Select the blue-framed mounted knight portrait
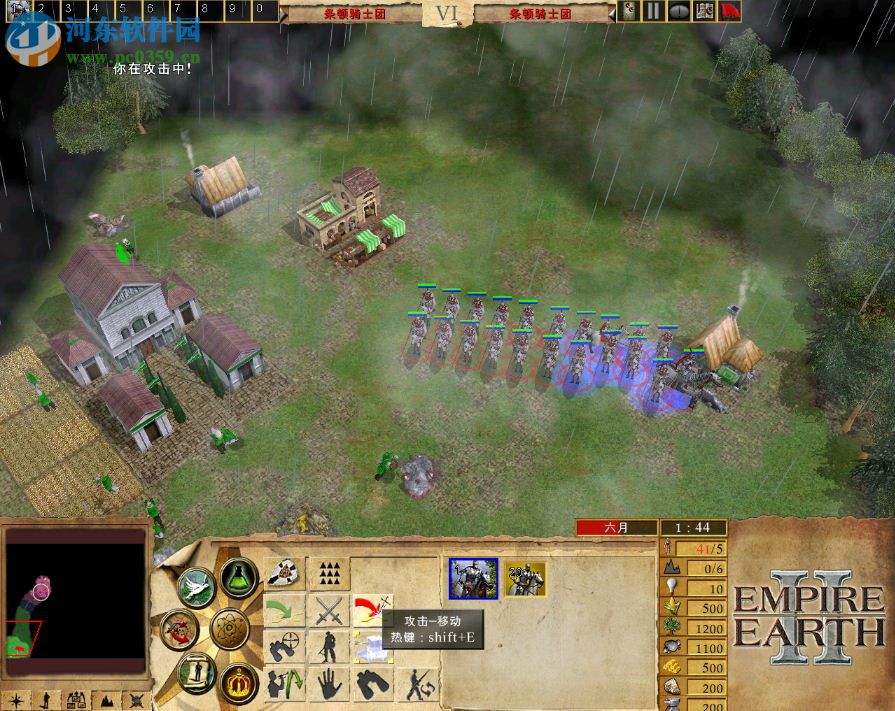 pyautogui.click(x=473, y=578)
